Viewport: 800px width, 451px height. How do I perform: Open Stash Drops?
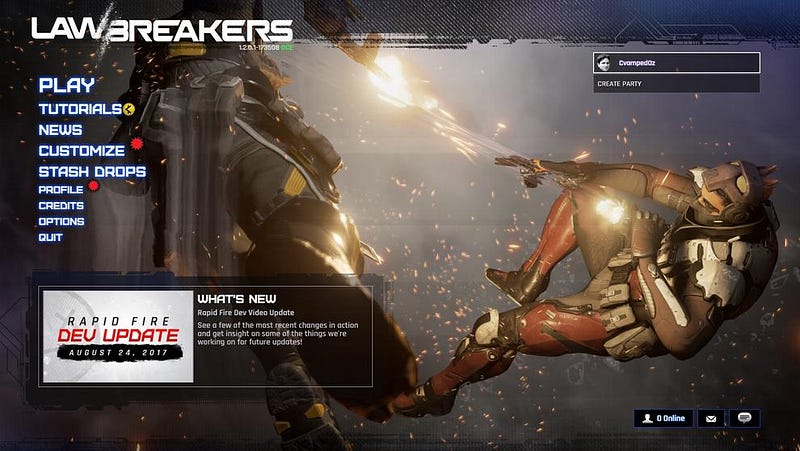coord(92,172)
